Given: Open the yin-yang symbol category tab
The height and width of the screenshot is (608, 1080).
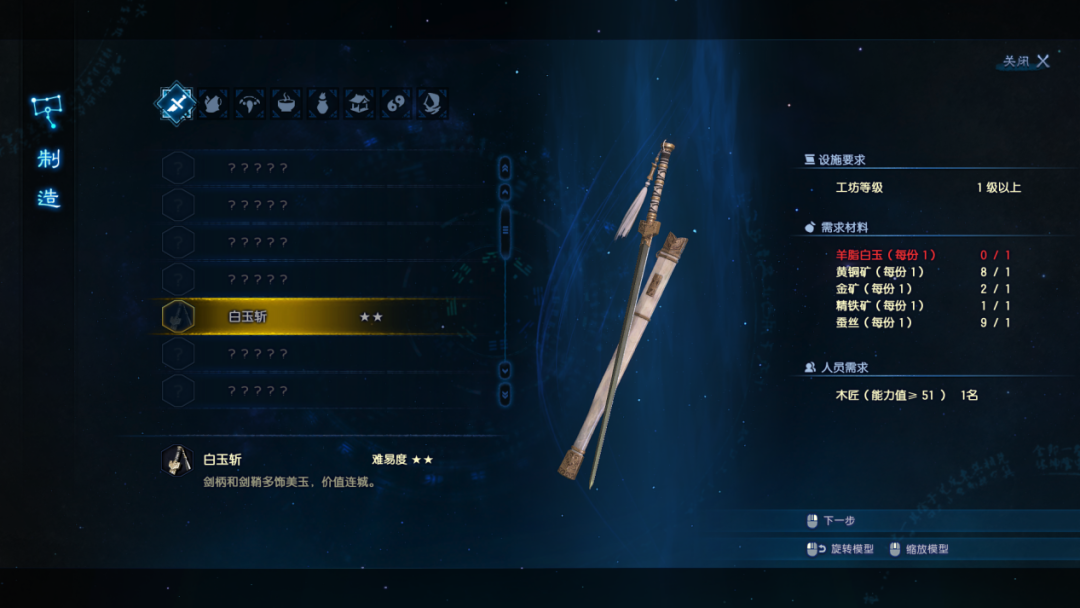Looking at the screenshot, I should pos(396,103).
